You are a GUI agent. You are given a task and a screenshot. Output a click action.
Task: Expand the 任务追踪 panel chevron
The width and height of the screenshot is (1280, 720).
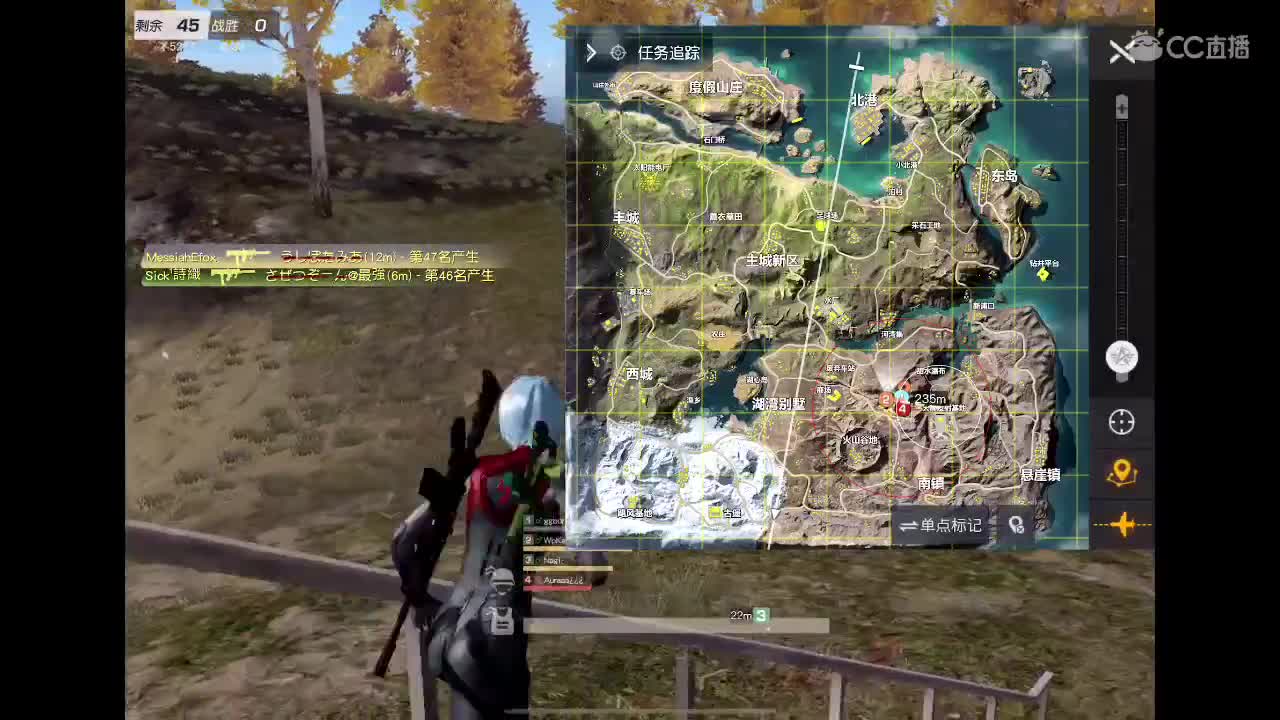591,53
